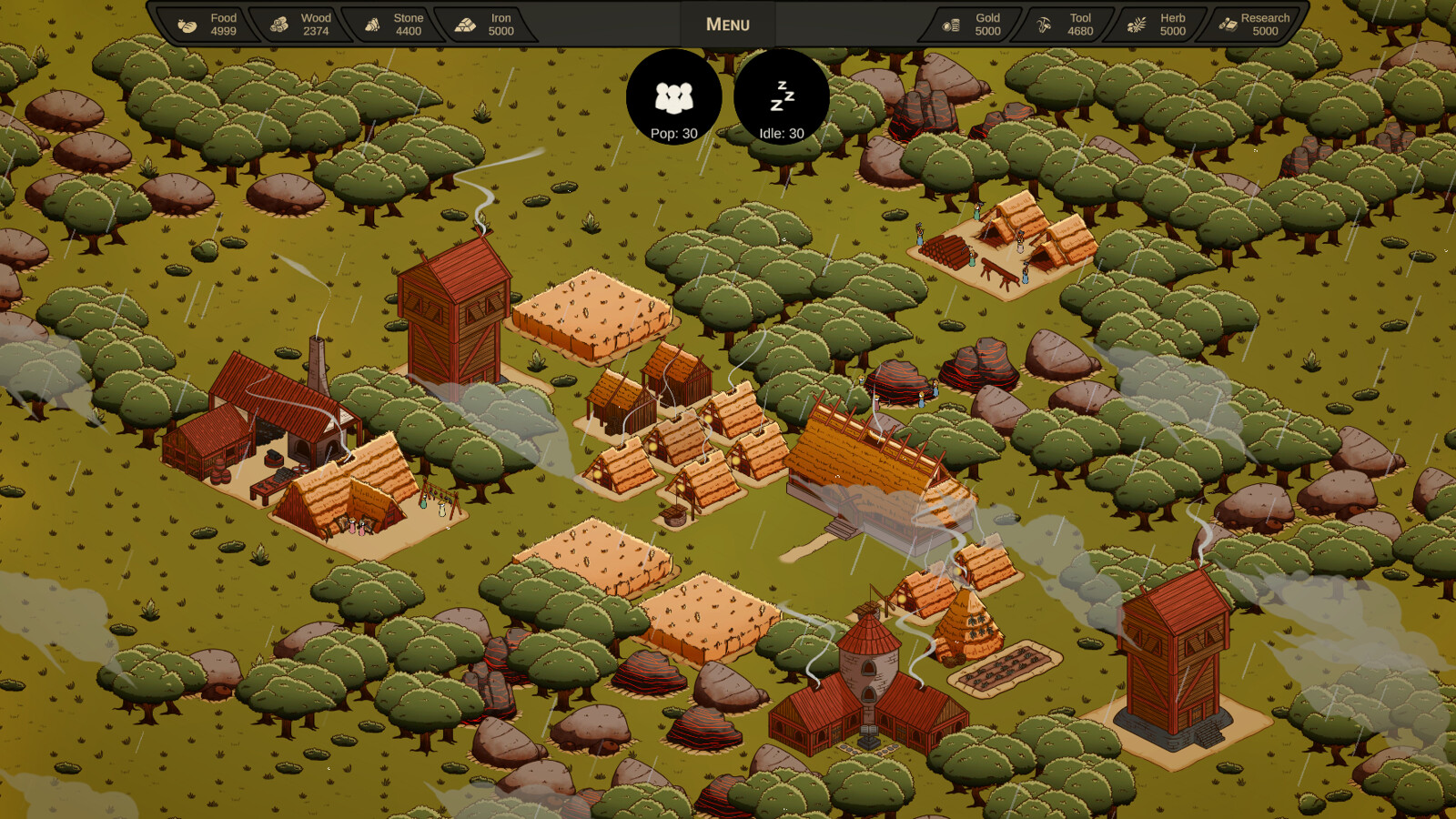
Task: Click the Tool count reading 4680
Action: (1081, 31)
